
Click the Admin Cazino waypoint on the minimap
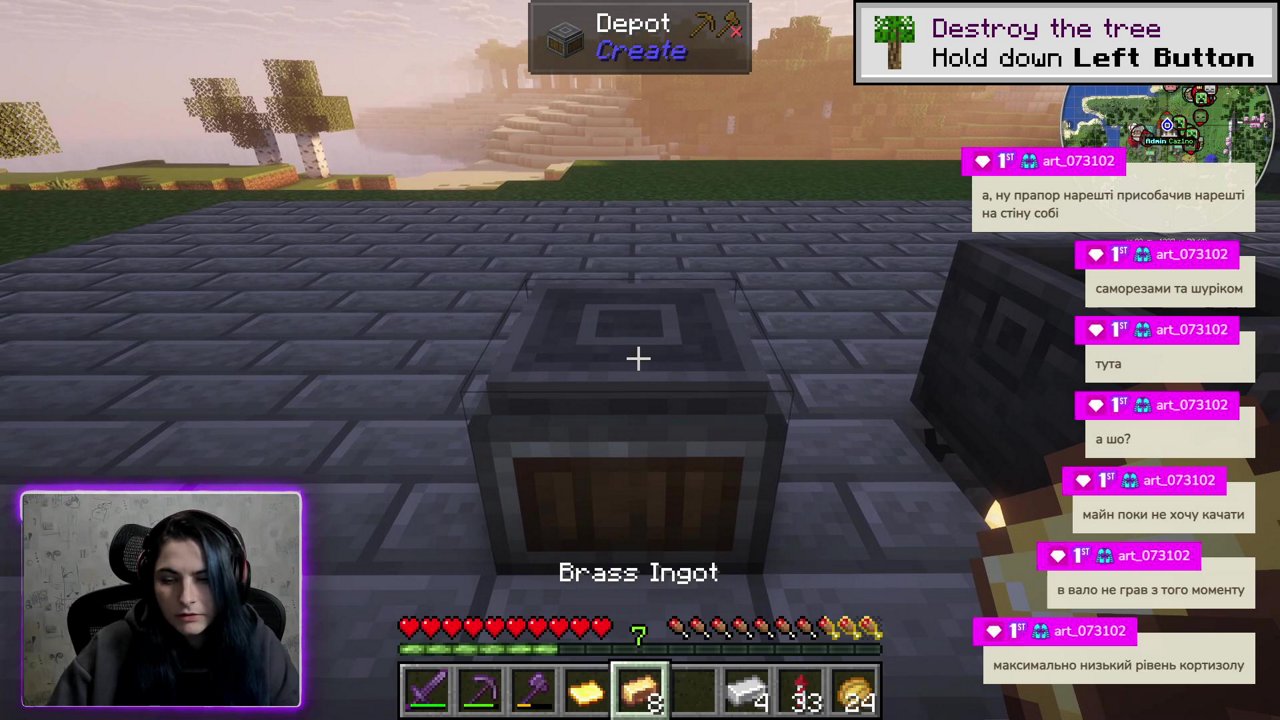1168,127
